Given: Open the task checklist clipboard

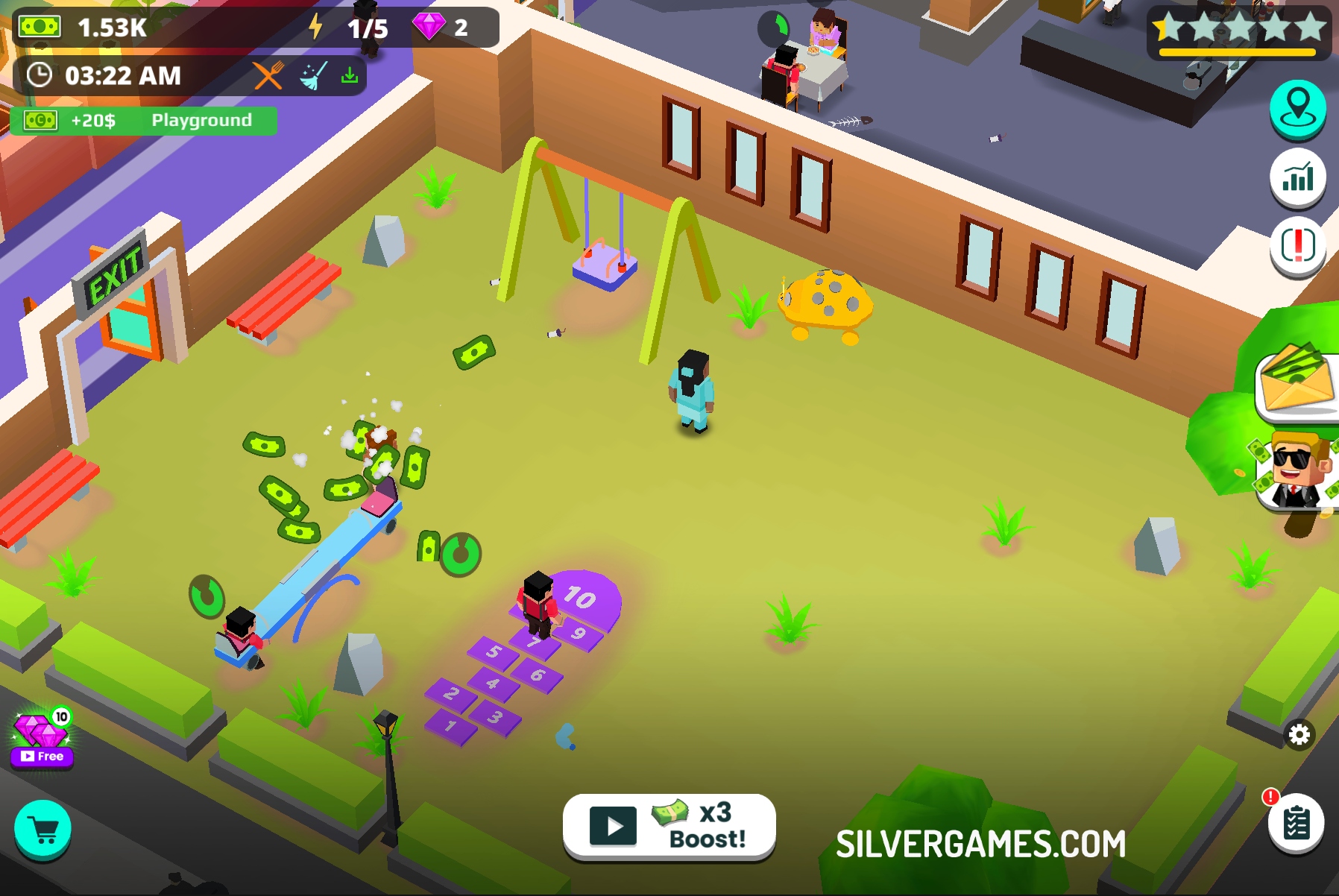Looking at the screenshot, I should tap(1297, 823).
